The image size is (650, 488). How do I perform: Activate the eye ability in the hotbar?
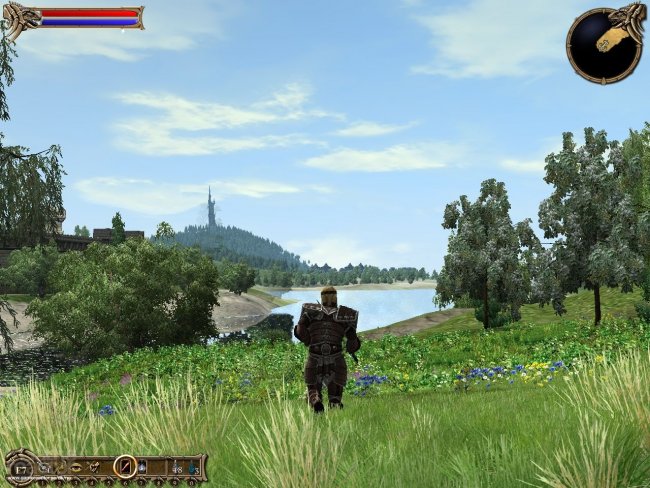(76, 467)
